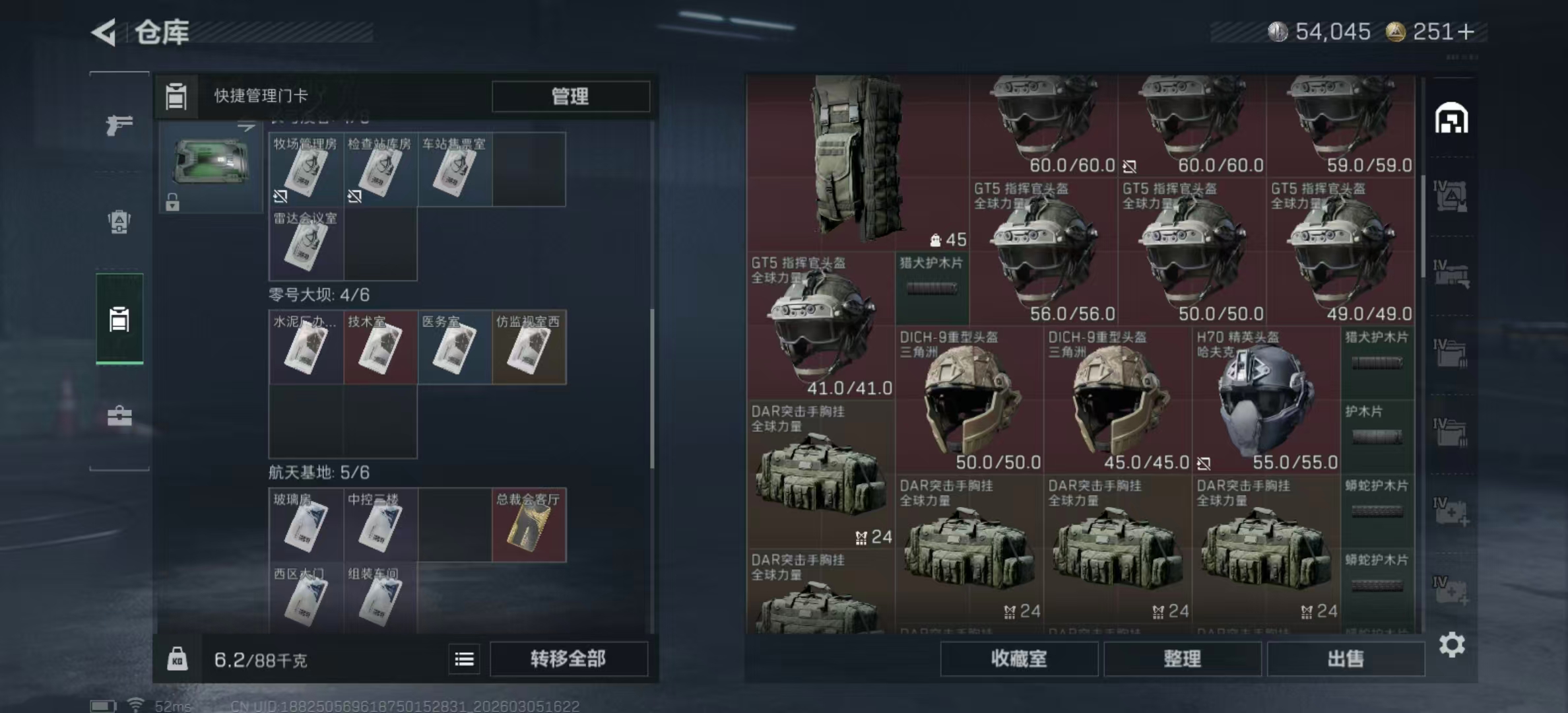The height and width of the screenshot is (713, 1568).
Task: Select the weapons tab in the left sidebar
Action: pos(119,124)
